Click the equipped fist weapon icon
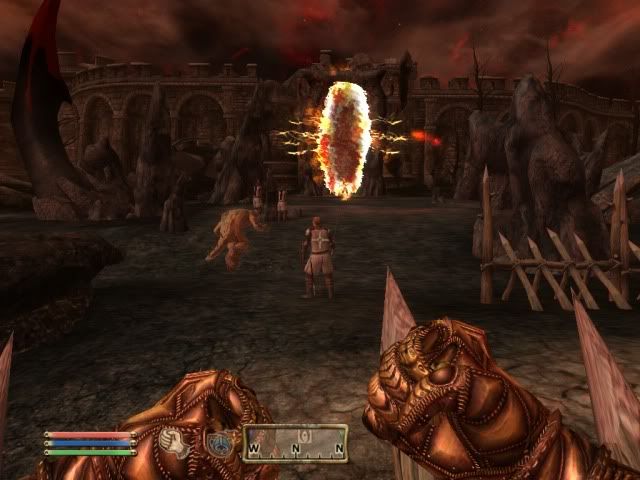Viewport: 640px width, 480px height. coord(176,442)
